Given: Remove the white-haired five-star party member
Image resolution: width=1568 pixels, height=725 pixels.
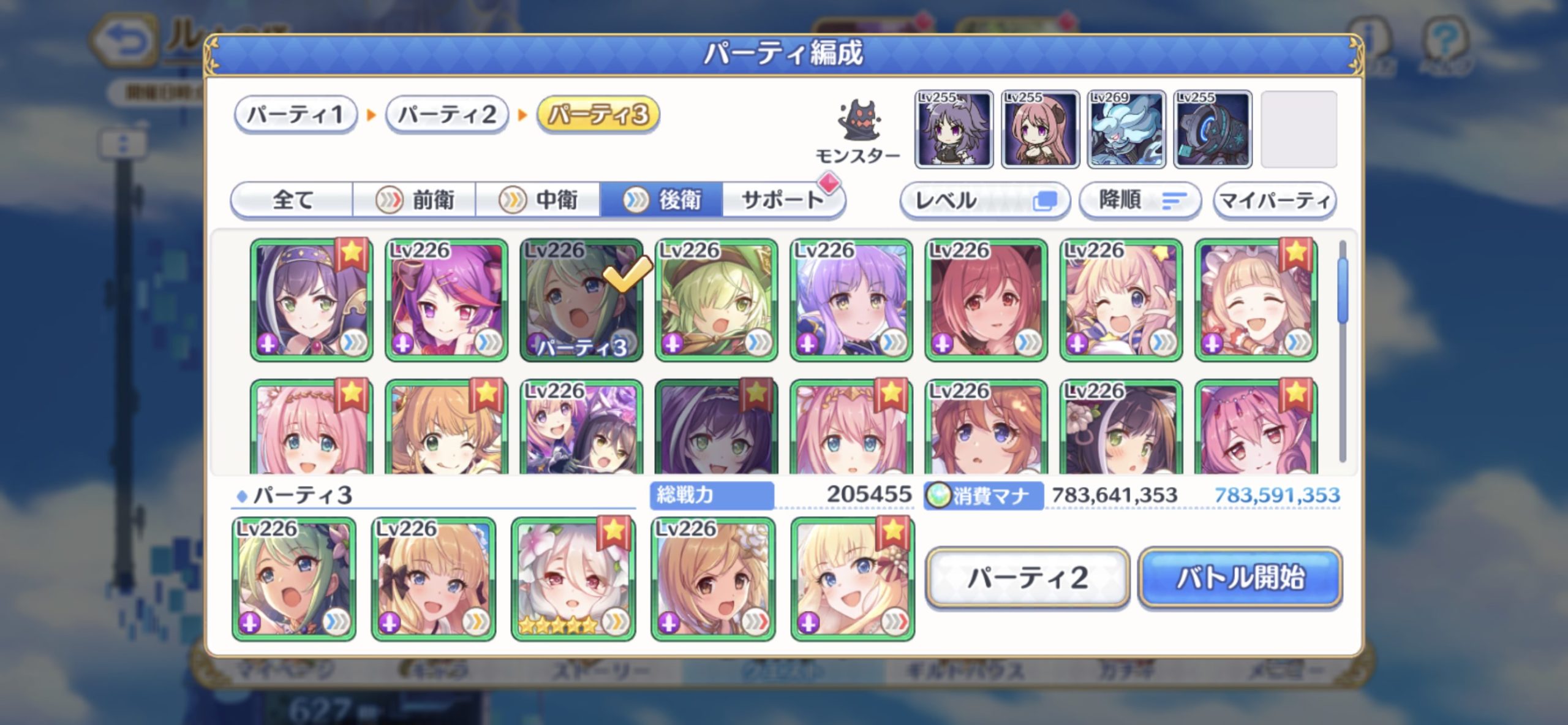Looking at the screenshot, I should pos(573,579).
